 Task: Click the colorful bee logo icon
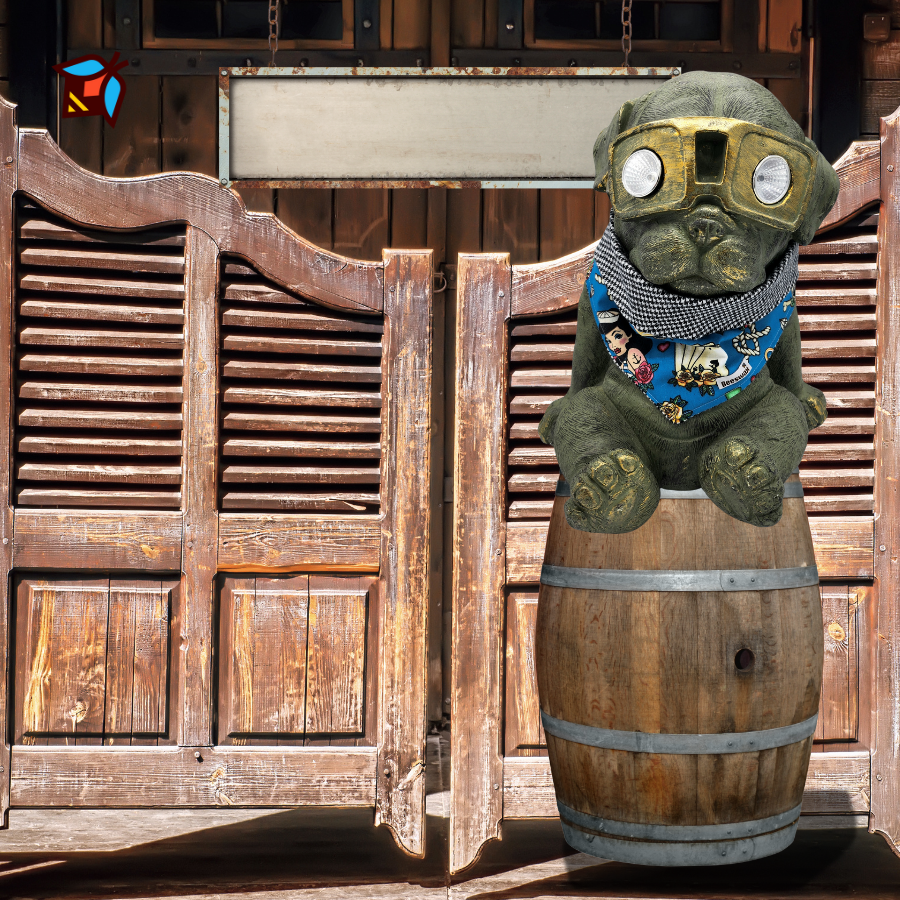(91, 87)
